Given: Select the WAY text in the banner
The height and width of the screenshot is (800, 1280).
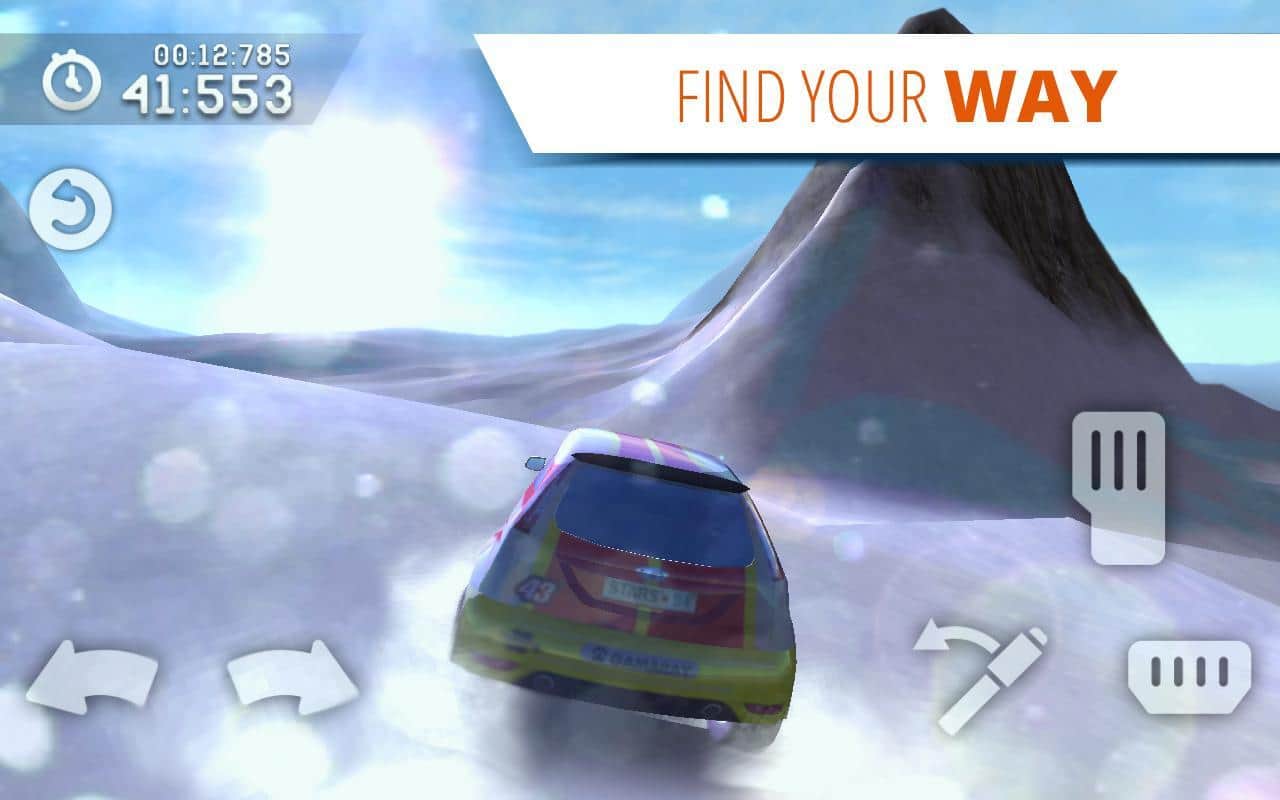Looking at the screenshot, I should pos(1028,91).
